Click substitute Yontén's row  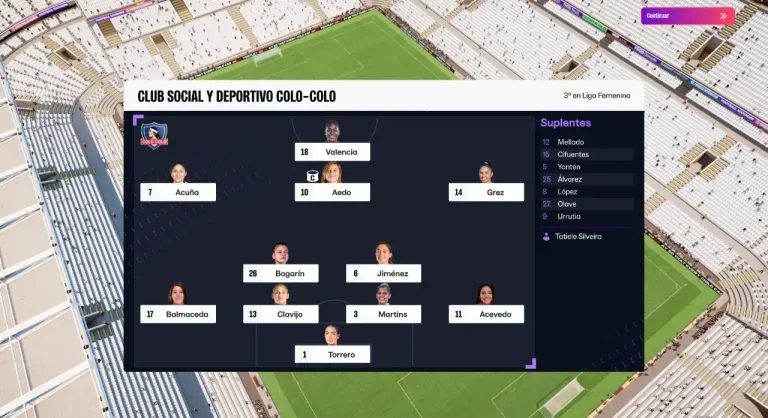pyautogui.click(x=586, y=167)
